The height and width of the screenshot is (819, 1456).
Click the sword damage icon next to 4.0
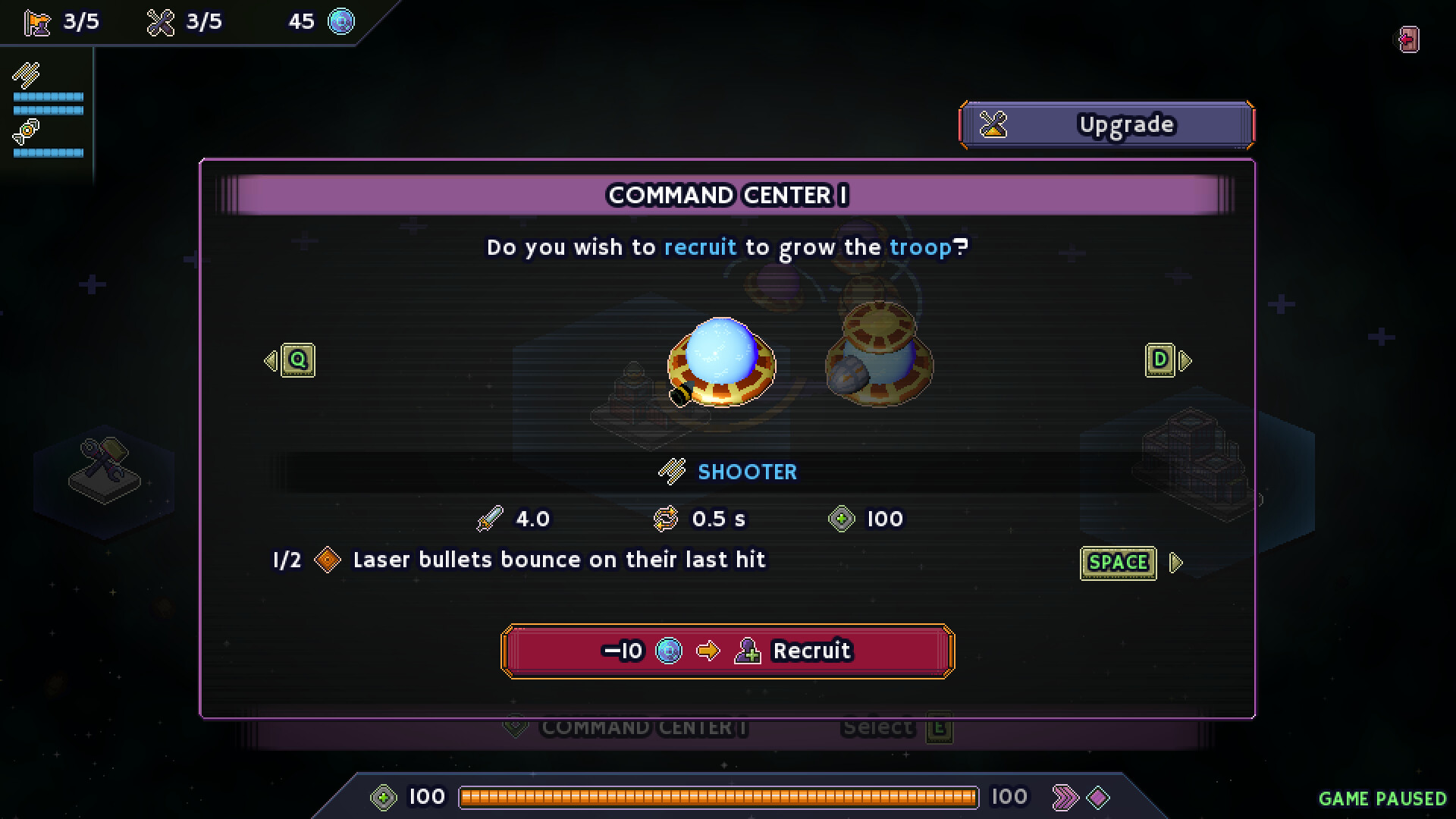490,519
